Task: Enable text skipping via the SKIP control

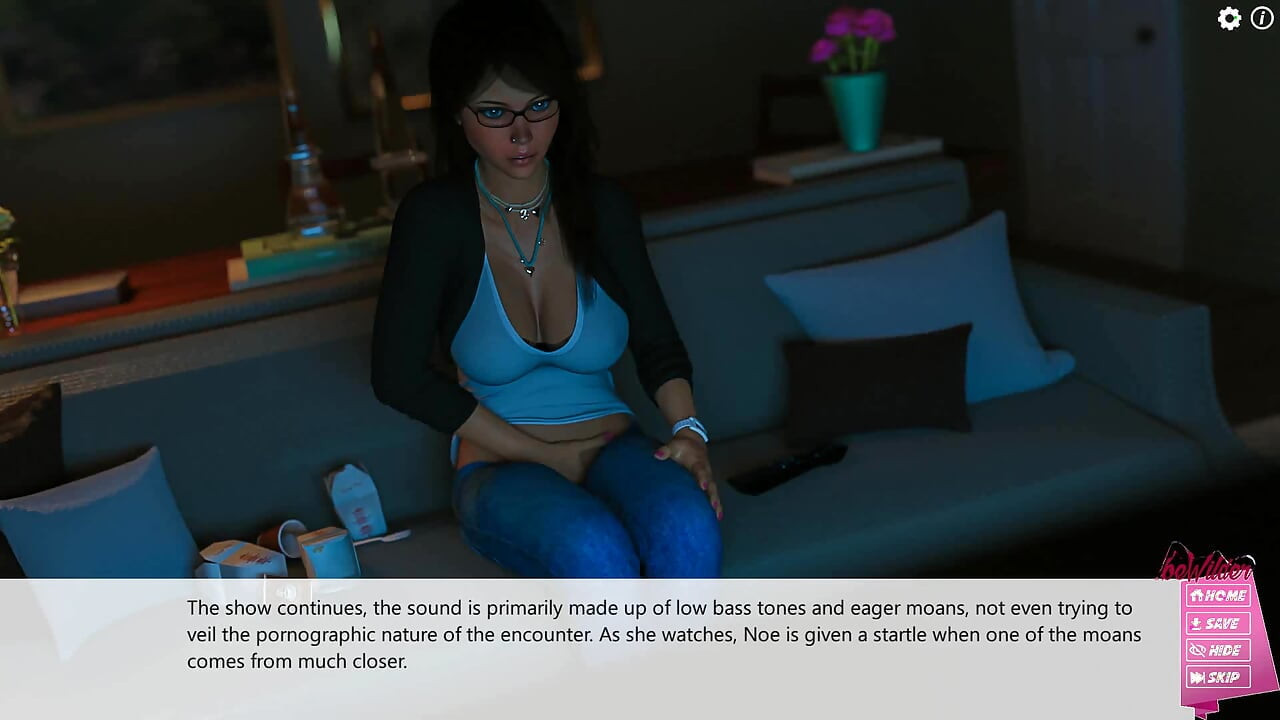Action: [x=1218, y=678]
